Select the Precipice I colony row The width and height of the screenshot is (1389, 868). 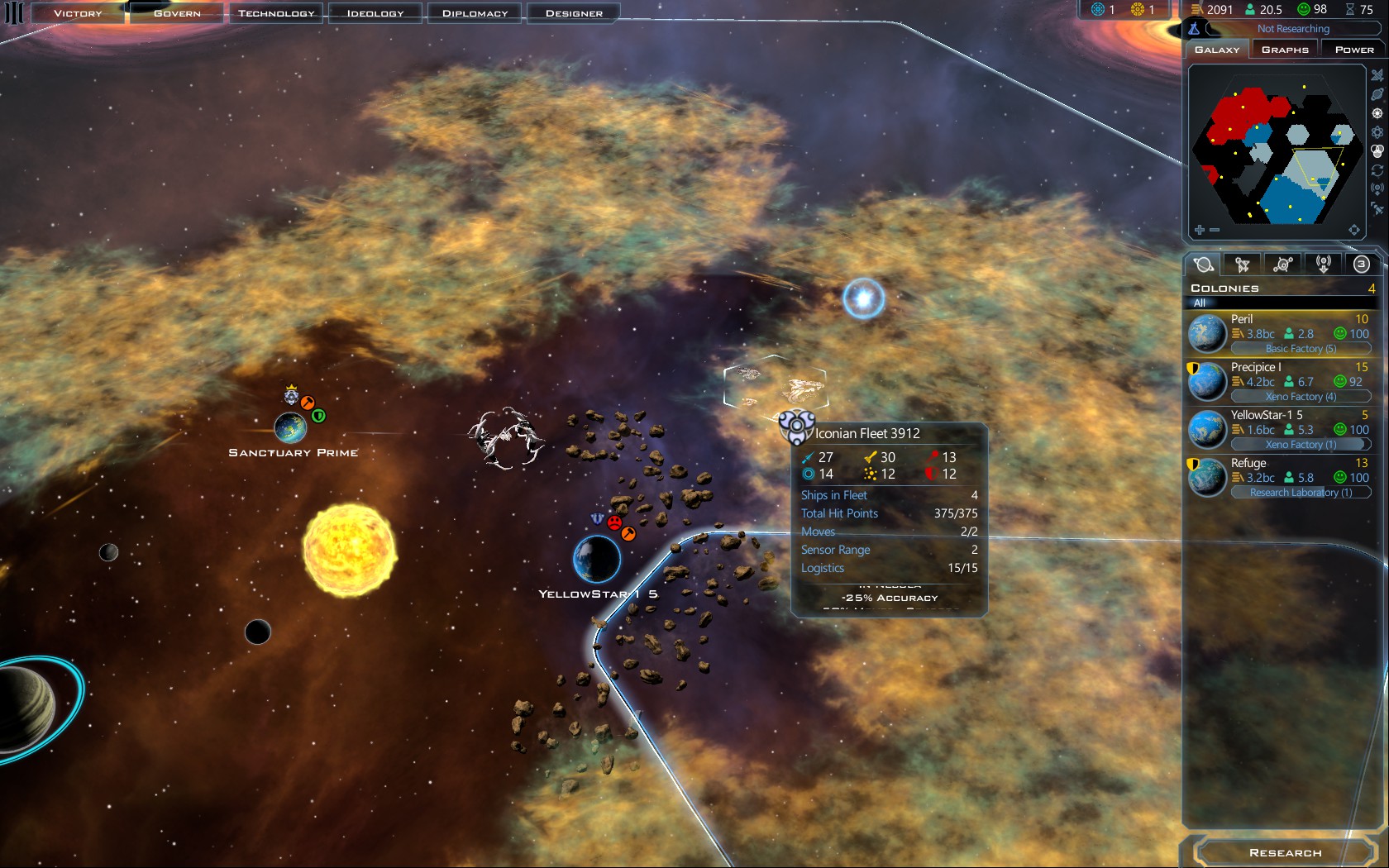pyautogui.click(x=1281, y=381)
